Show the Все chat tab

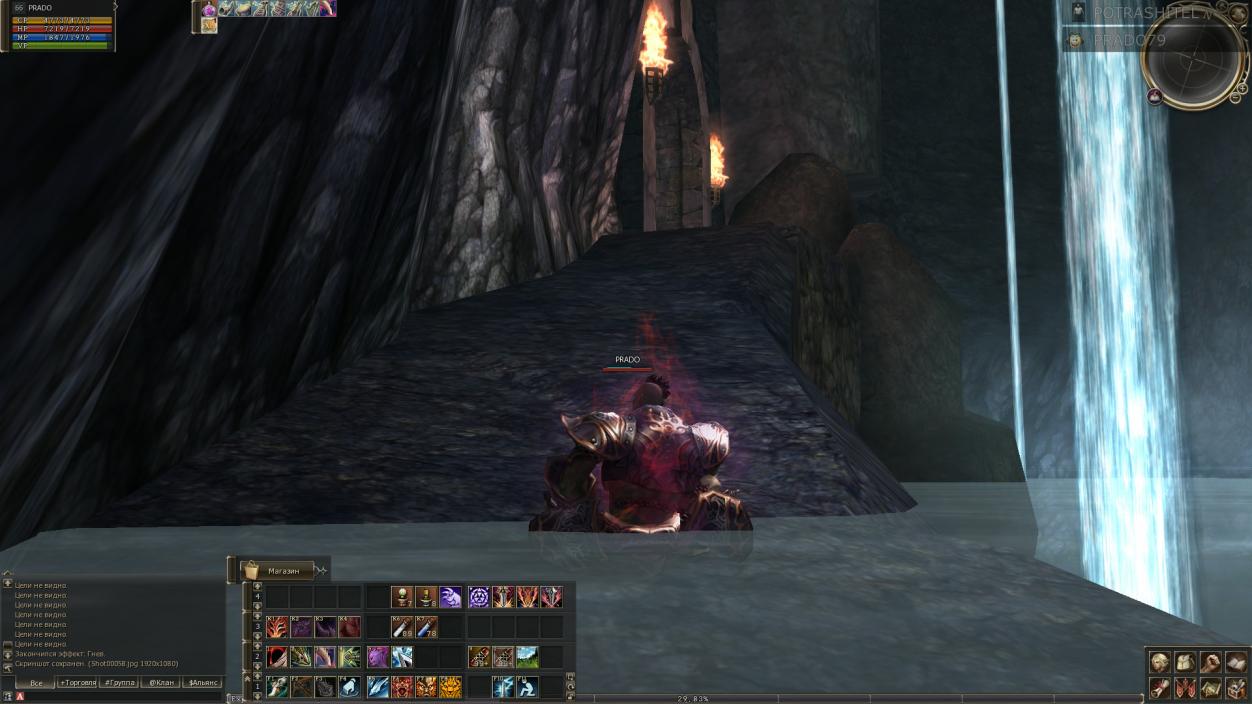[35, 683]
